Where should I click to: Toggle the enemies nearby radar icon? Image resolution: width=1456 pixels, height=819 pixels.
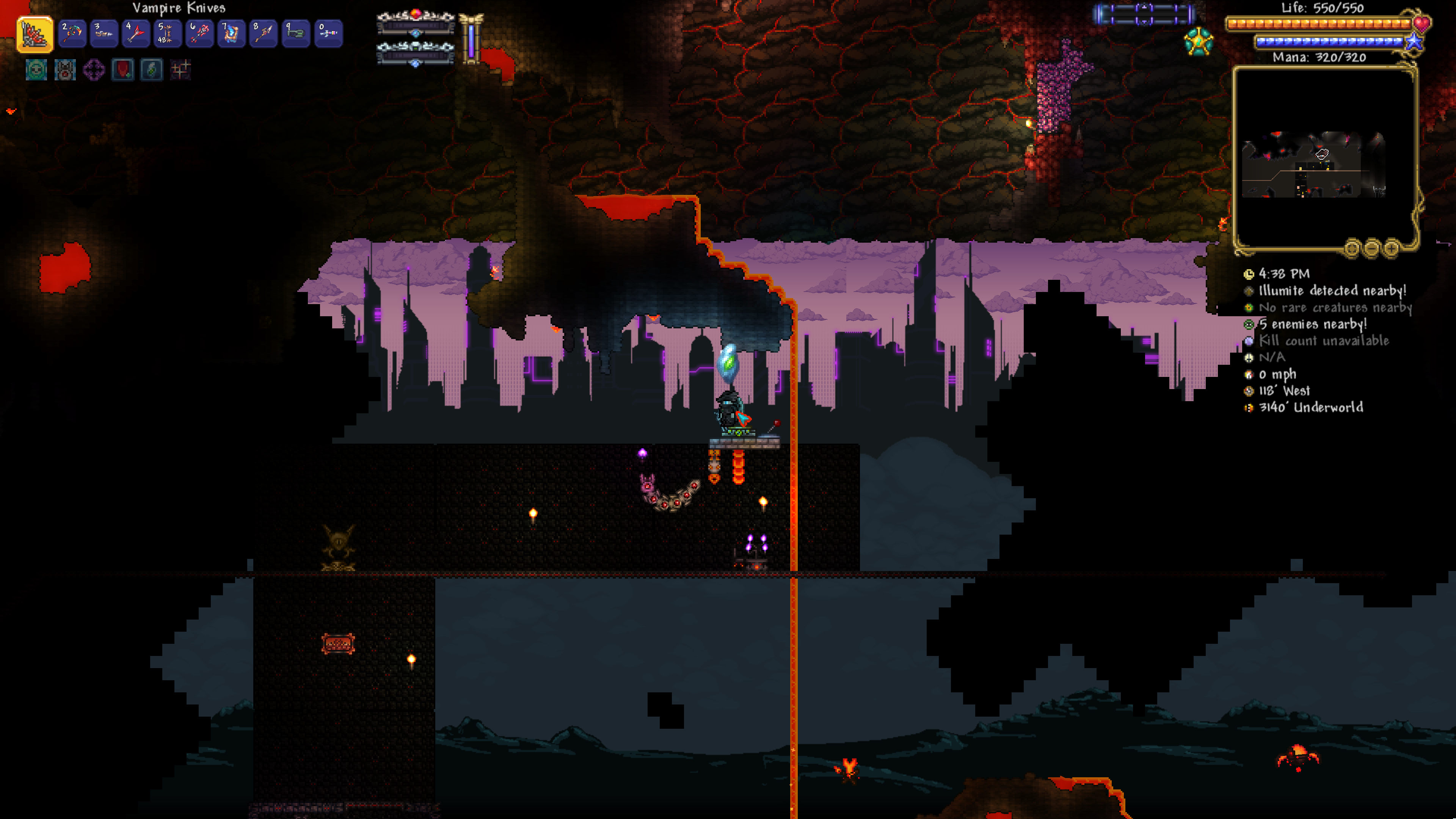[1249, 325]
